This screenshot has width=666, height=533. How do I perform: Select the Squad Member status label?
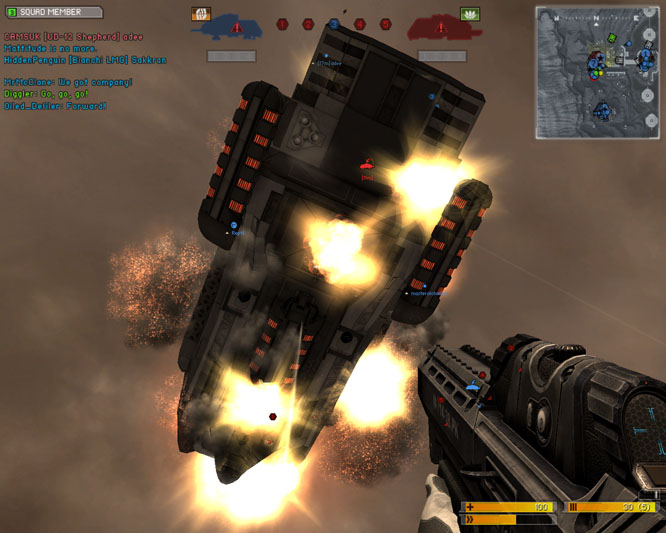coord(54,12)
